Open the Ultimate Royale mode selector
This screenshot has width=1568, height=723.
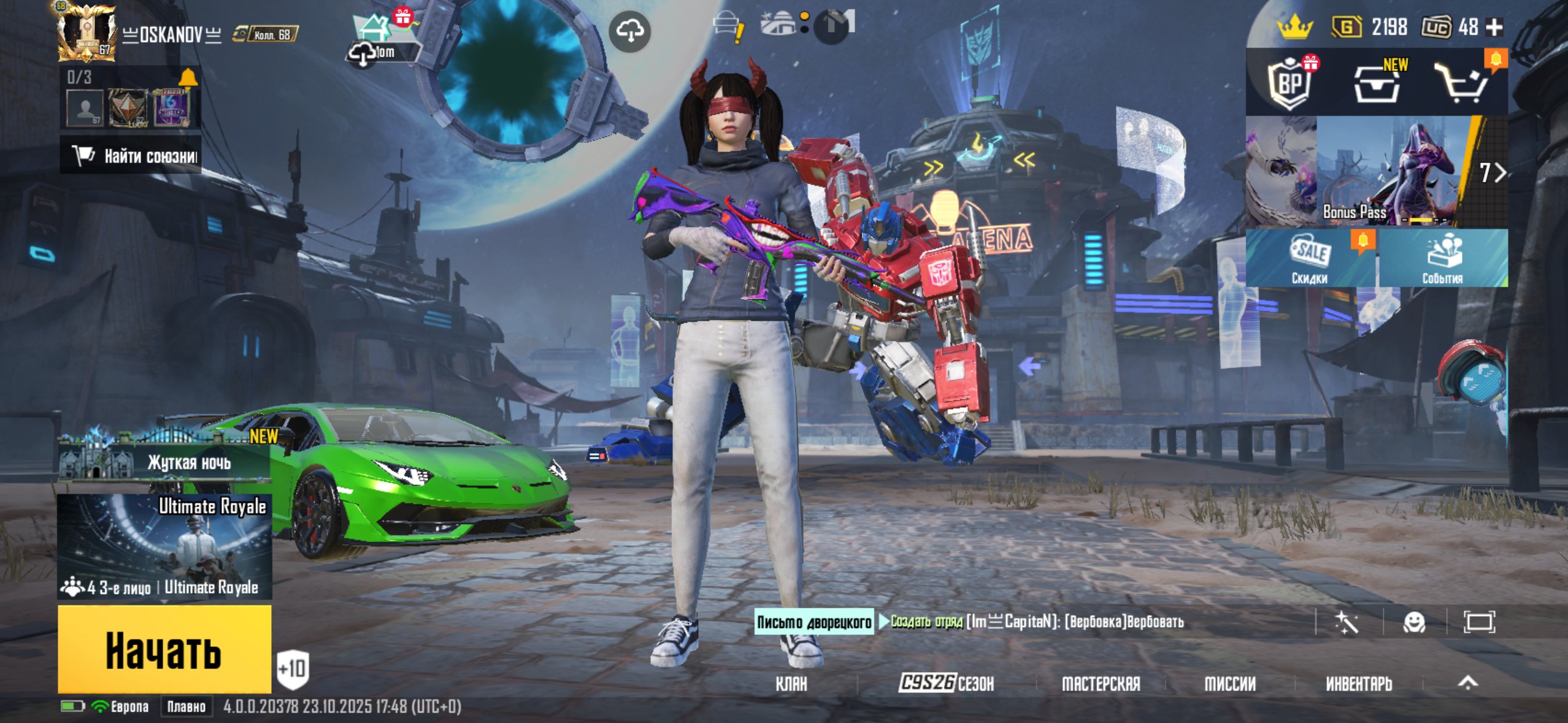164,546
